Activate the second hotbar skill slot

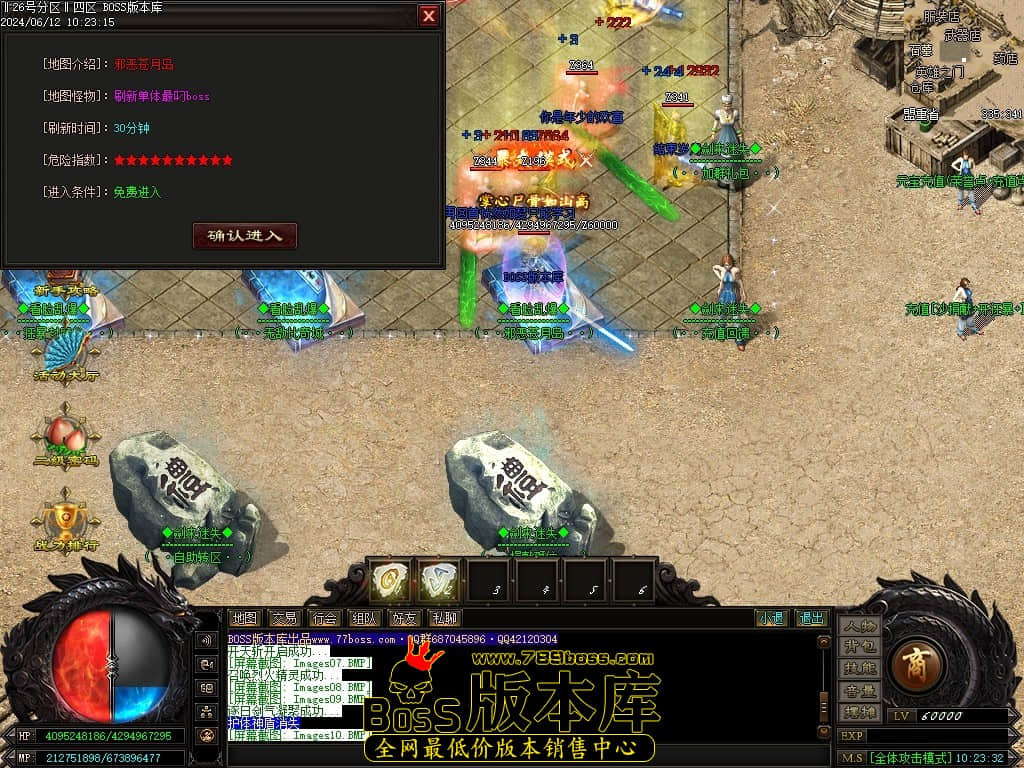[439, 580]
